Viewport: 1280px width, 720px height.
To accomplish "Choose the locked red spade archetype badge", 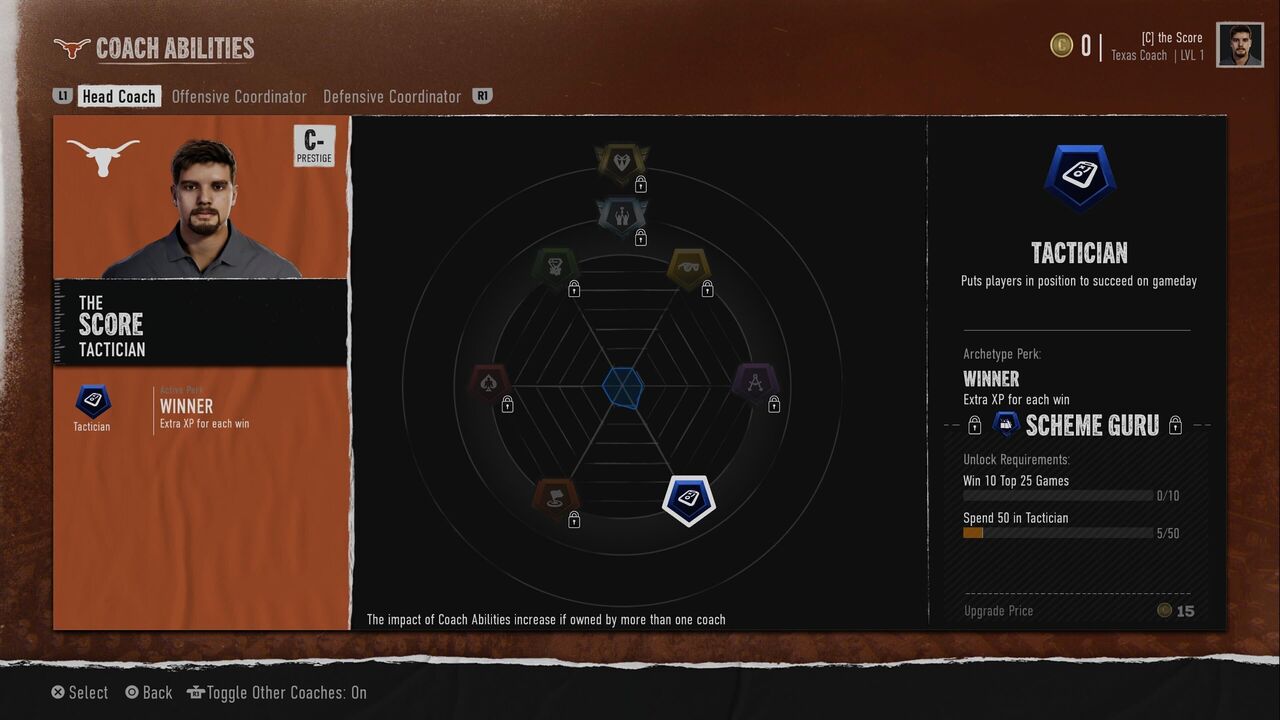I will tap(490, 383).
